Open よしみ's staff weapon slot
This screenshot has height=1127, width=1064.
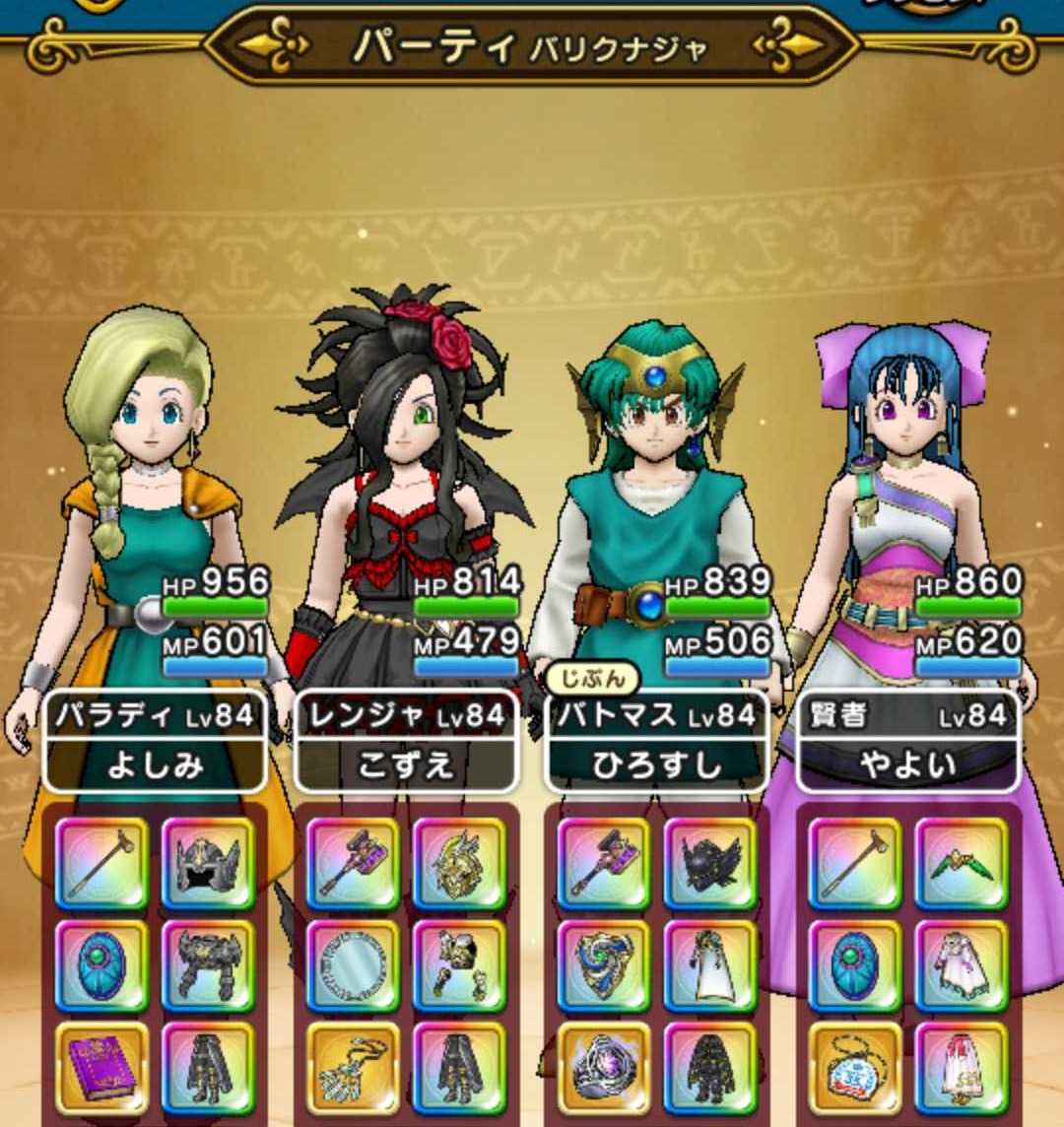coord(101,863)
